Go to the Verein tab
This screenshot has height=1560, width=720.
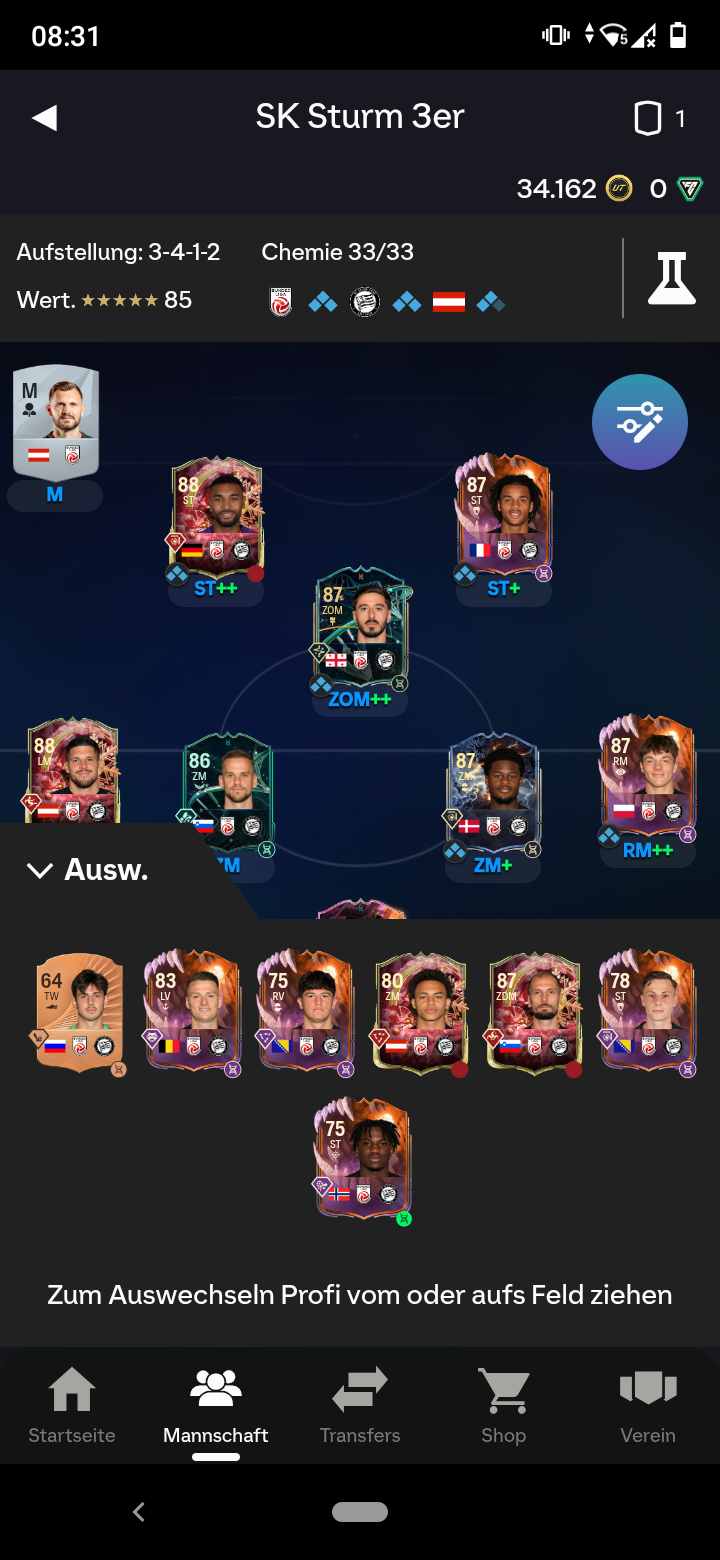pyautogui.click(x=648, y=1406)
